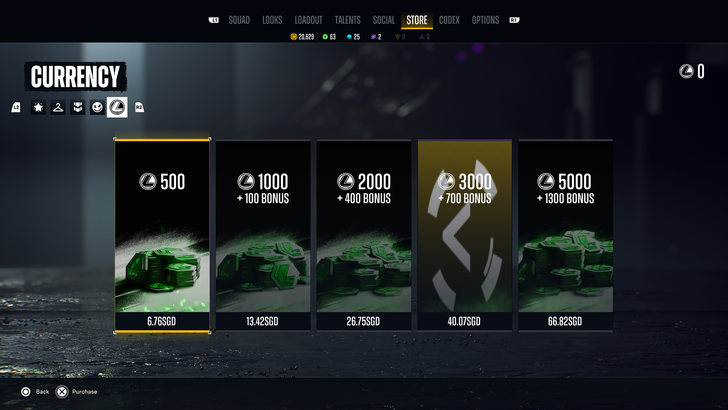Select the highlighted currency store category
728x410 pixels.
pos(117,107)
